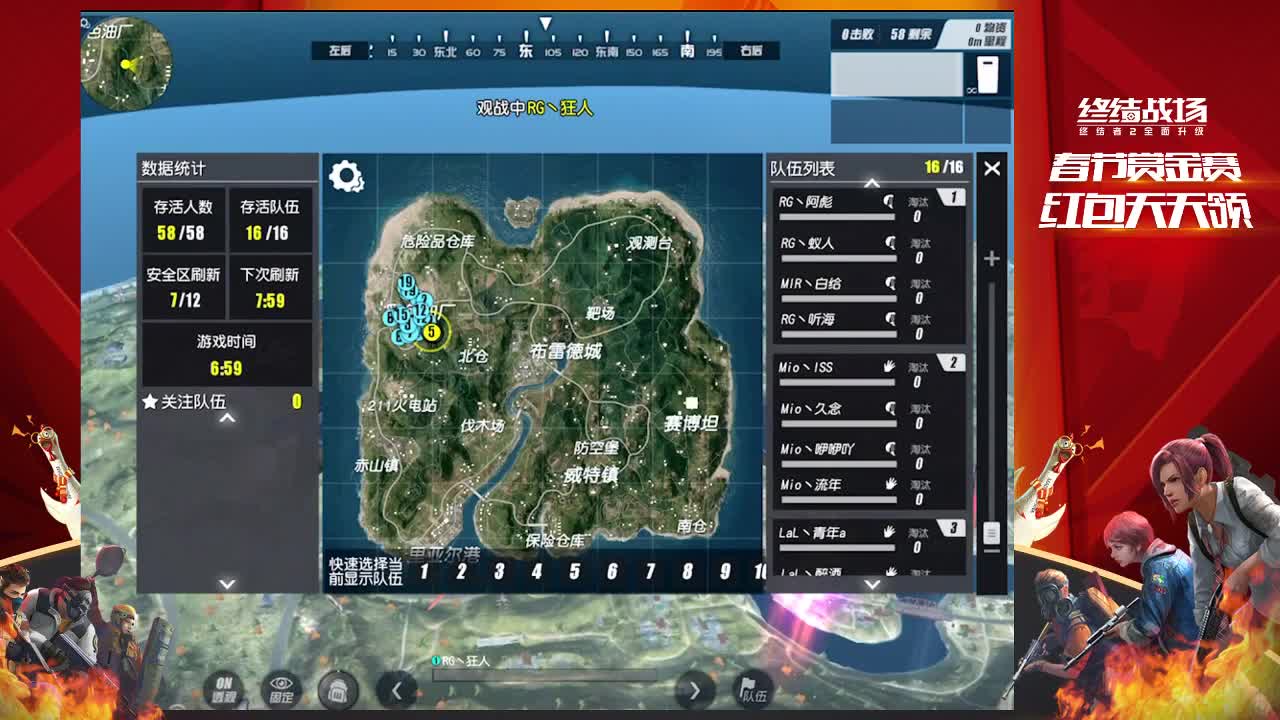
Task: Click the backpack icon in the bottom bar
Action: pos(340,690)
